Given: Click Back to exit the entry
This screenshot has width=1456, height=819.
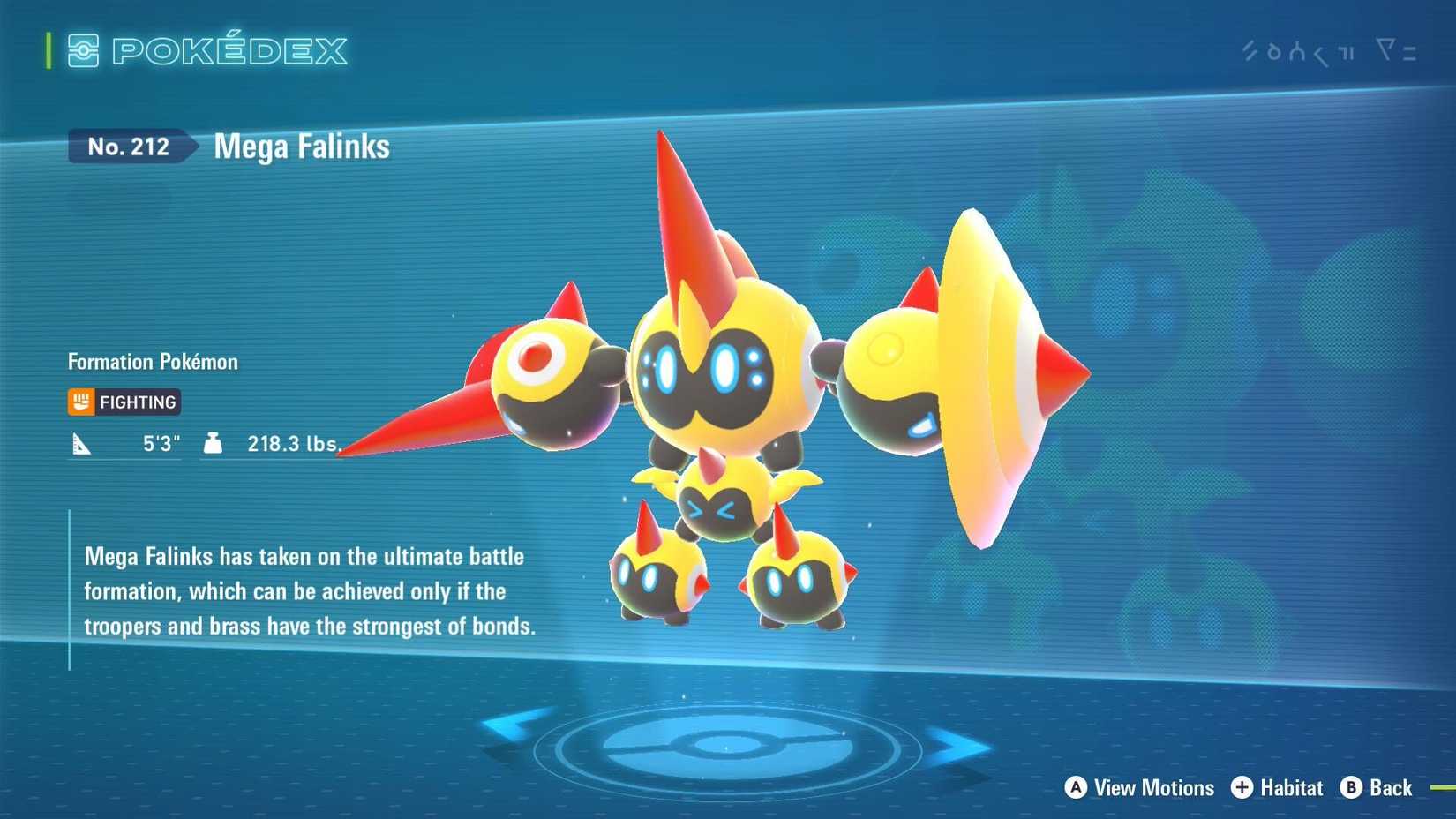Looking at the screenshot, I should pos(1392,788).
